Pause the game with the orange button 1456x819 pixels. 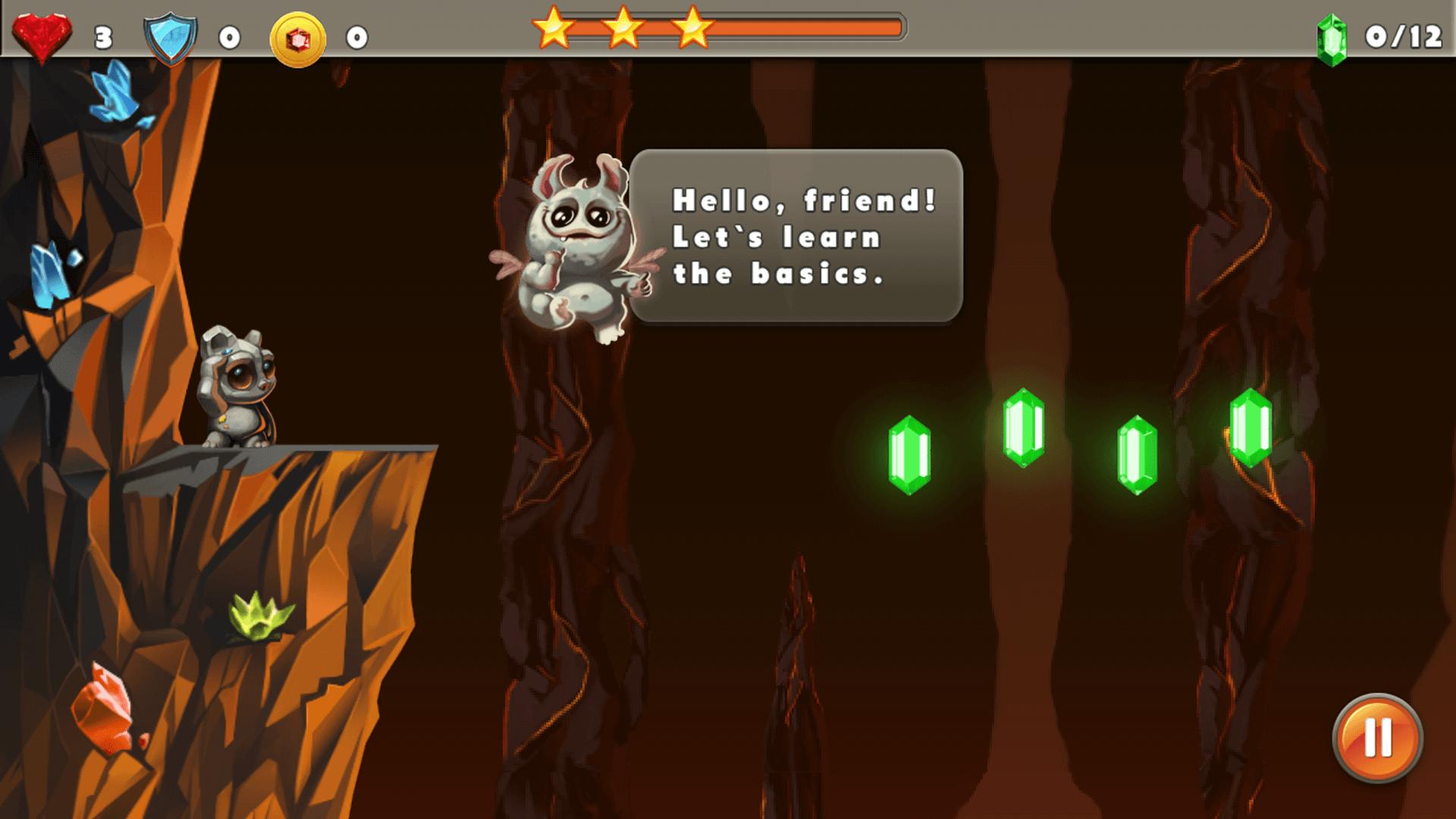coord(1377,737)
